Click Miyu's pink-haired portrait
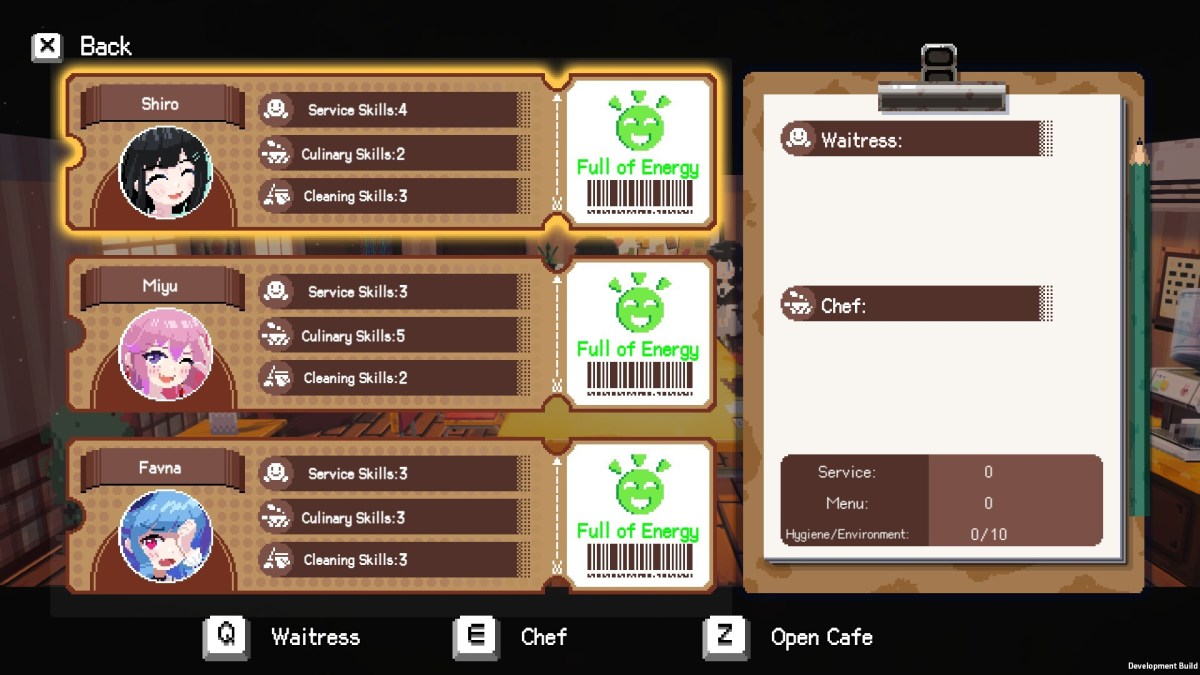The width and height of the screenshot is (1200, 675). [x=165, y=354]
